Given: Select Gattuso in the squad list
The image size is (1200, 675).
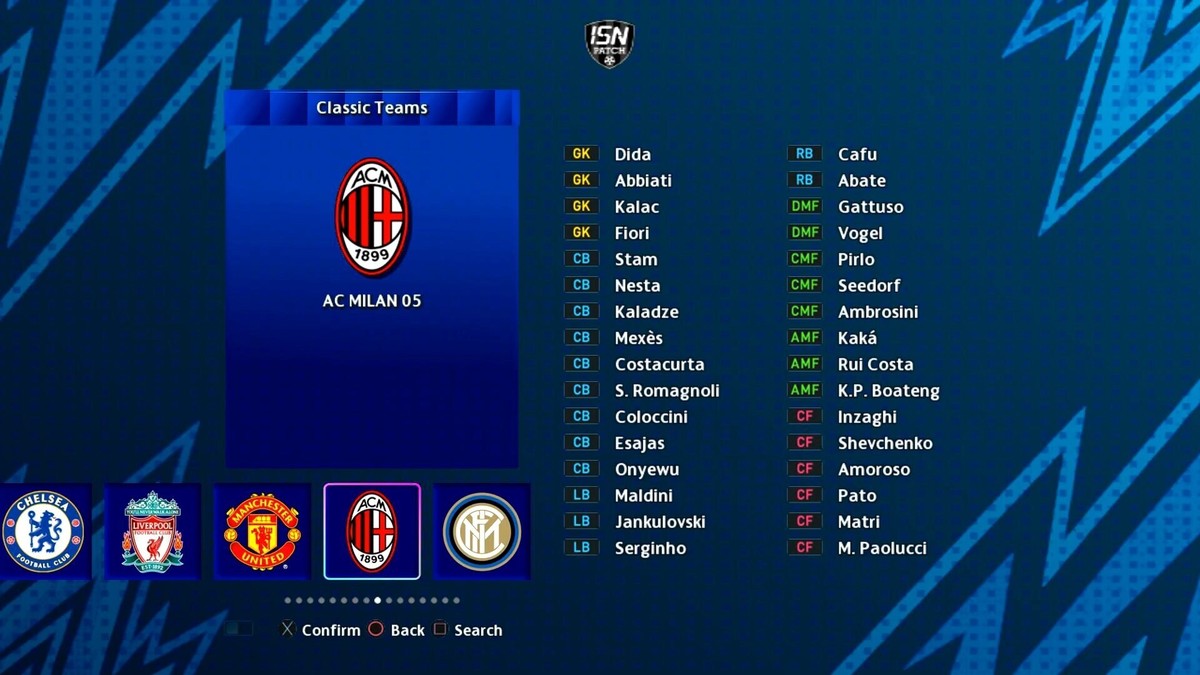Looking at the screenshot, I should point(870,207).
